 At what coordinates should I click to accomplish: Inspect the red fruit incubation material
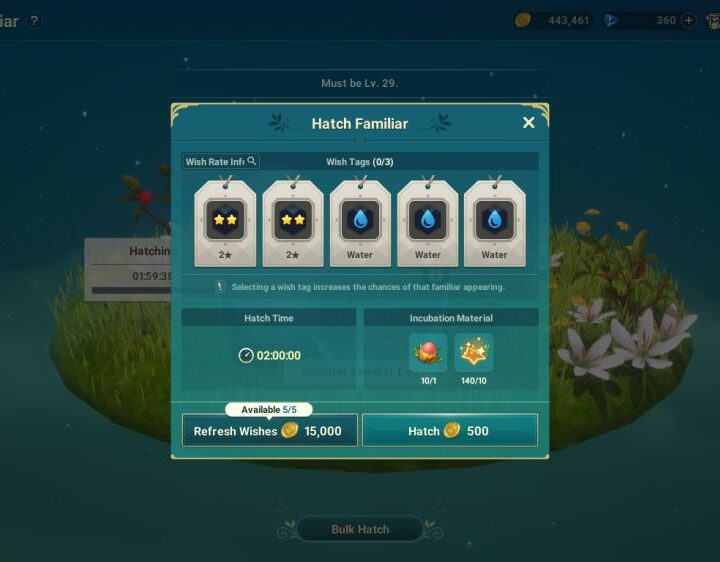coord(428,353)
